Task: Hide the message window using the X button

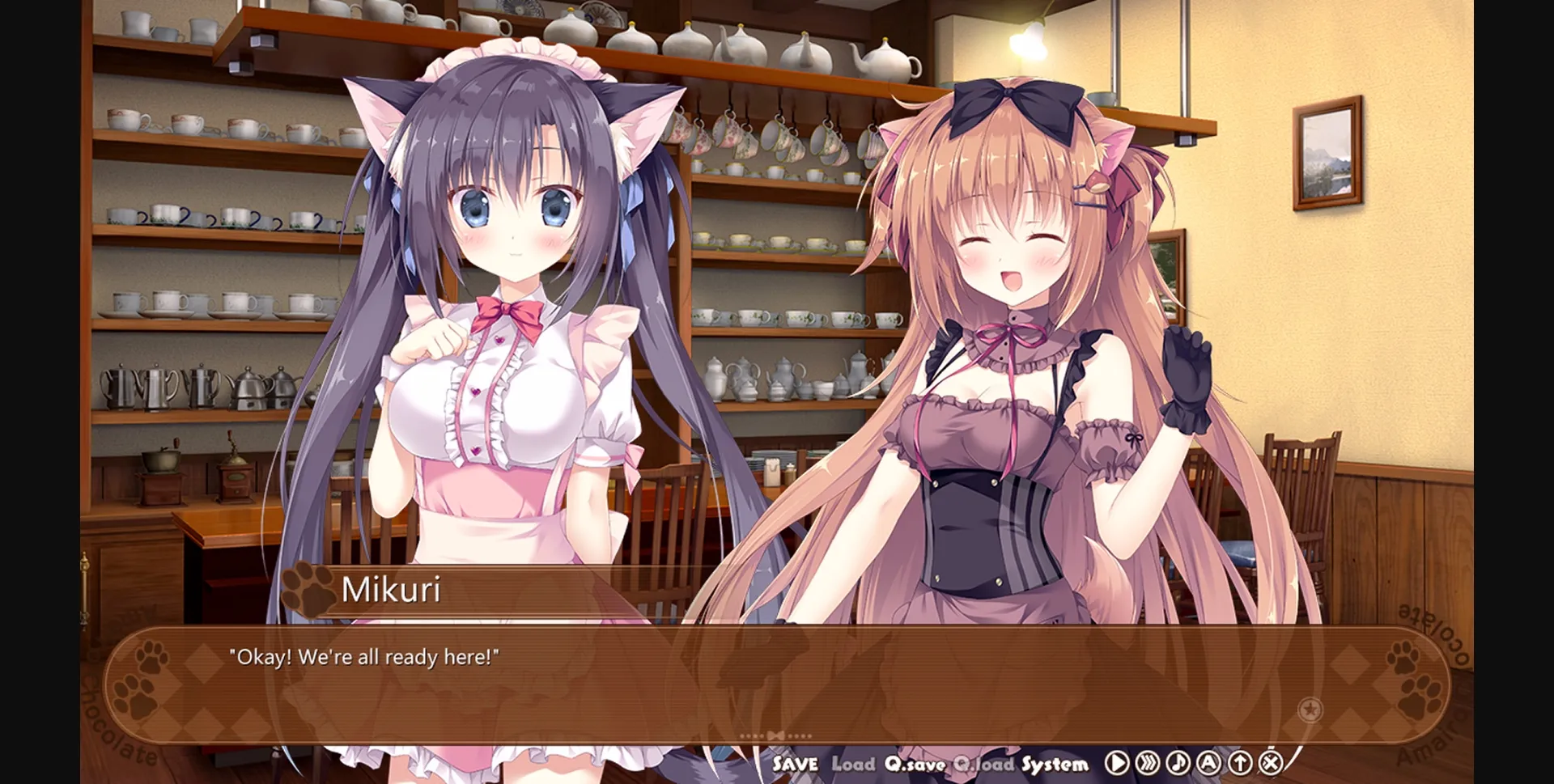Action: coord(1271,762)
